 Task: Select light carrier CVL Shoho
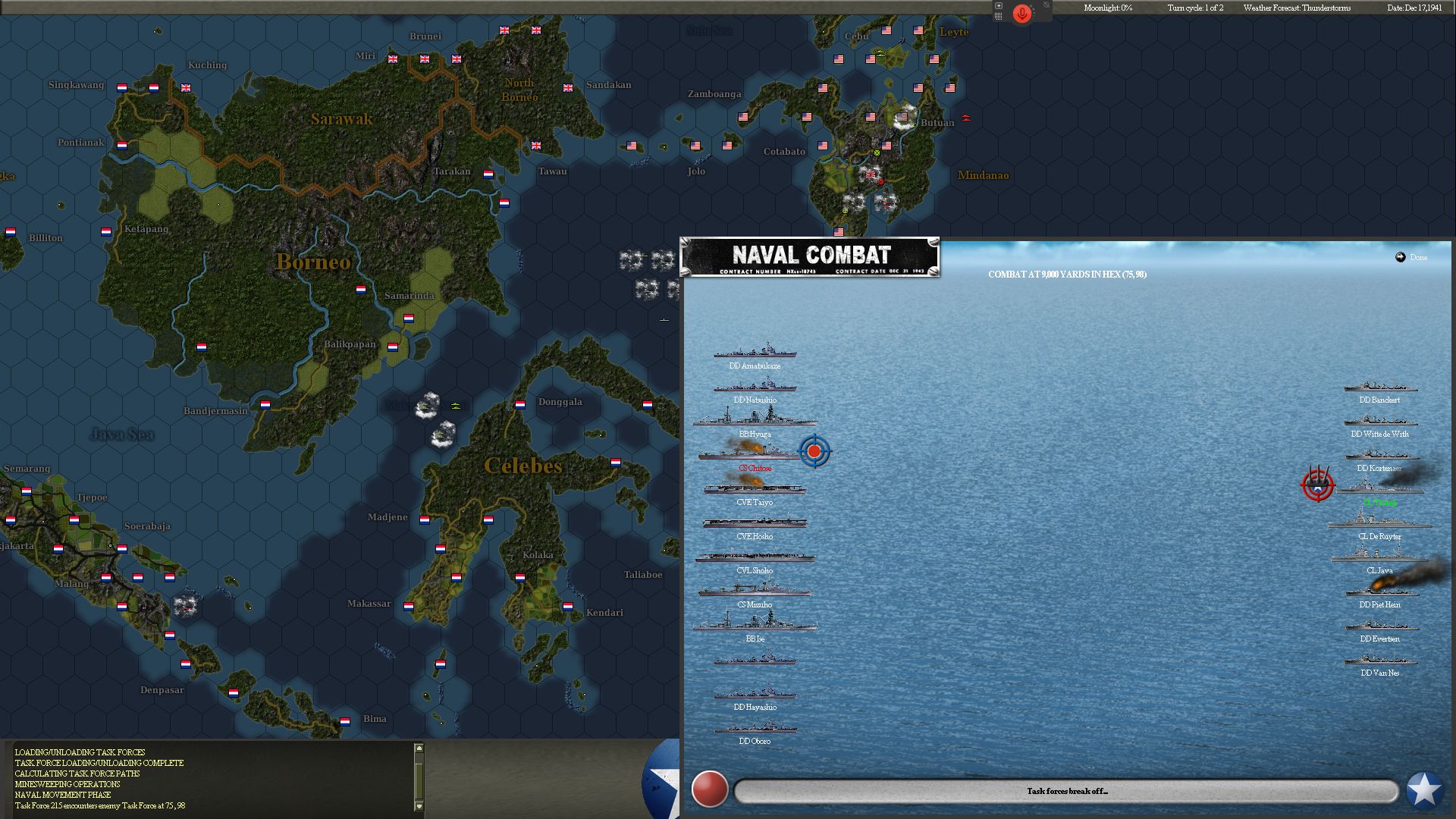click(755, 557)
